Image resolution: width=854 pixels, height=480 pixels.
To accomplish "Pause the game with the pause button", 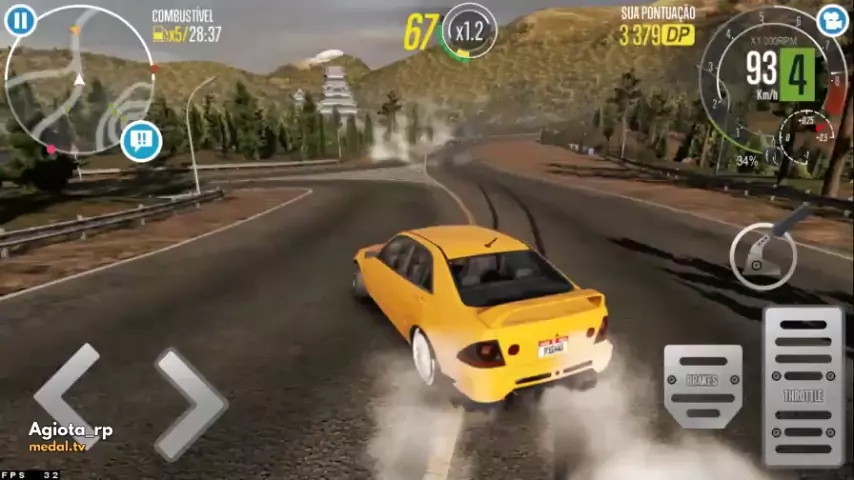I will click(20, 20).
